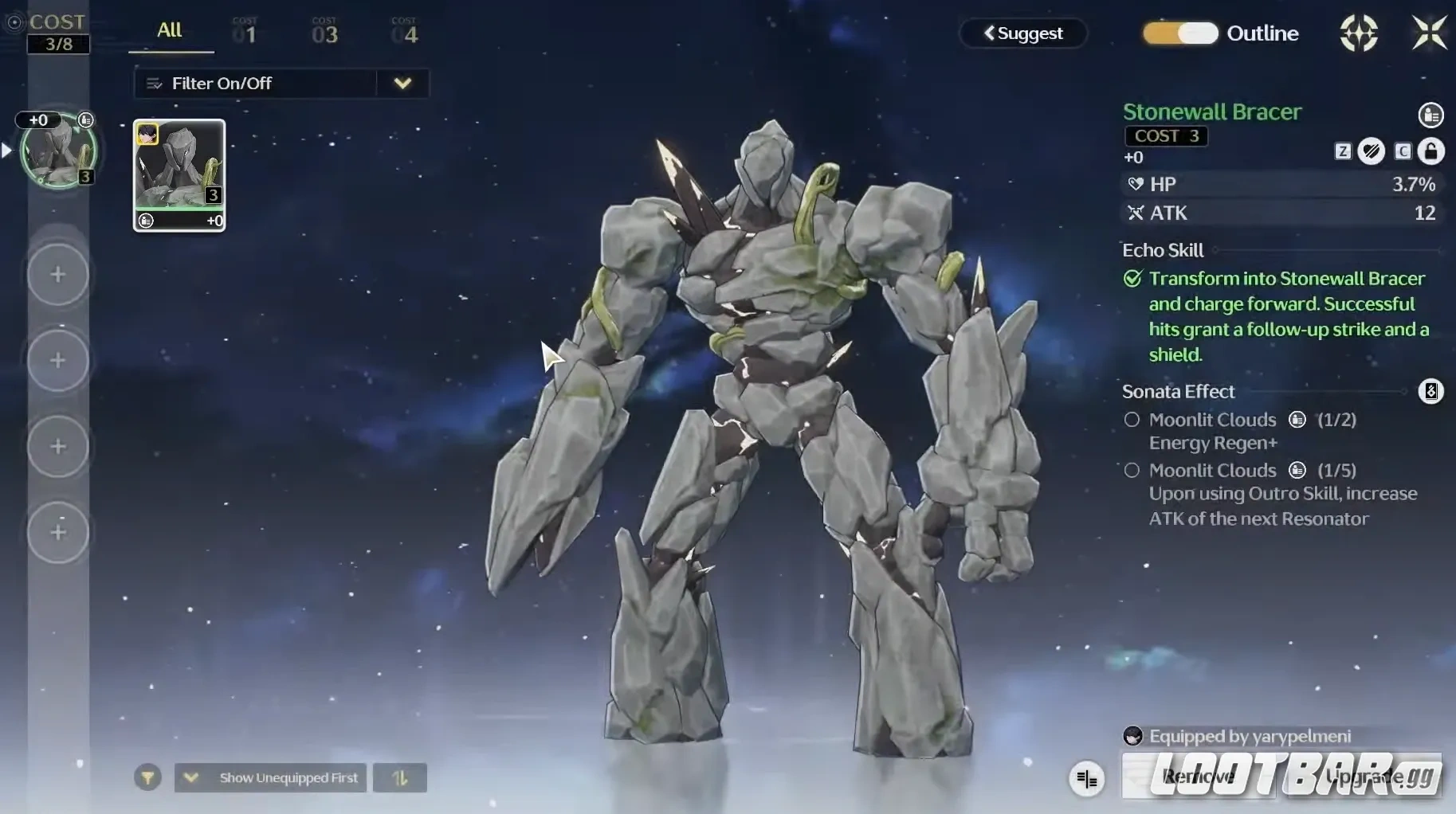Toggle the Outline switch
1456x814 pixels.
click(x=1179, y=33)
